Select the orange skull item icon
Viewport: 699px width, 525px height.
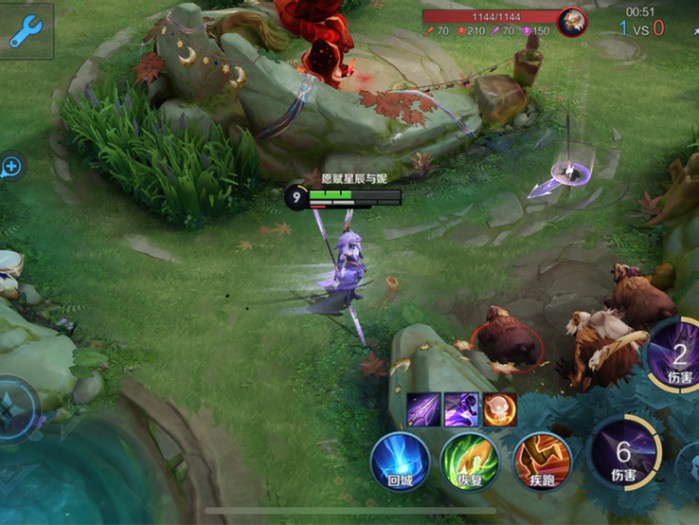499,409
